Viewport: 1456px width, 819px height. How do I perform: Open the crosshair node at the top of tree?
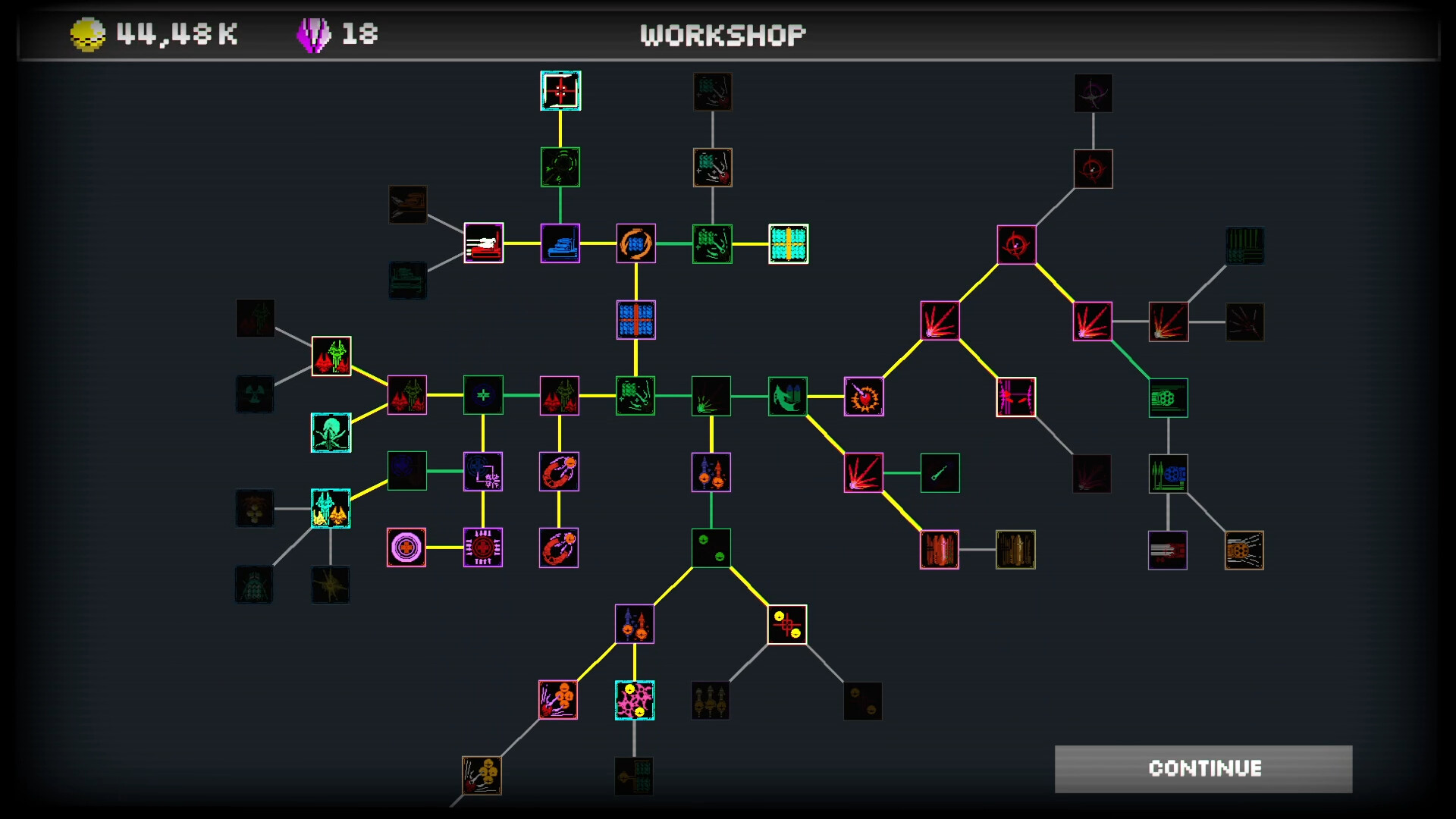560,91
